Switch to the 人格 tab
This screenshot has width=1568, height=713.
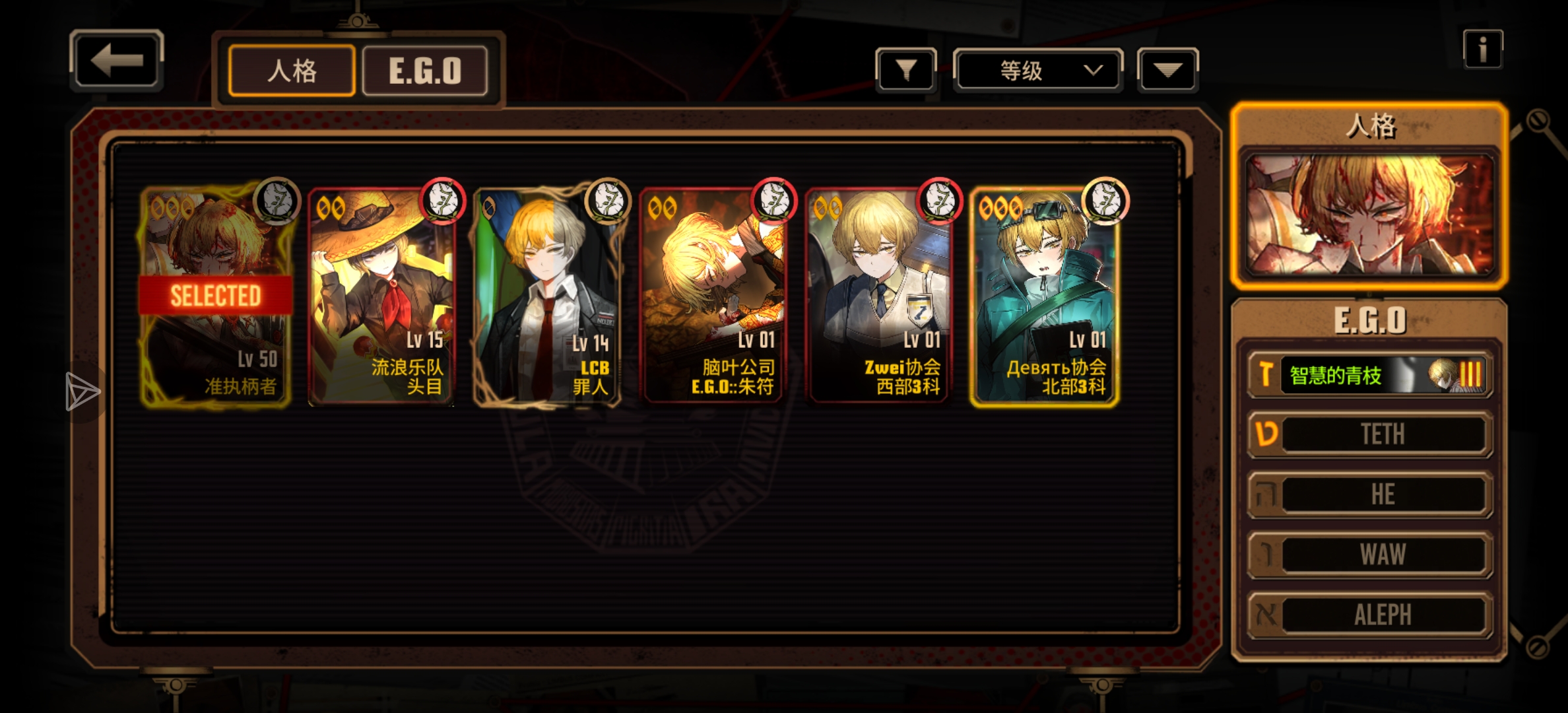coord(292,71)
